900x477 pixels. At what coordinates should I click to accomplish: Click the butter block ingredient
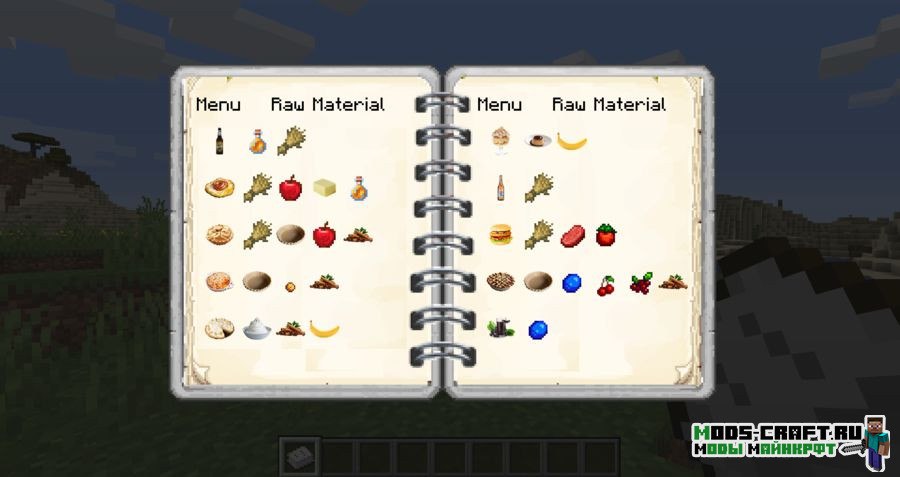(x=324, y=187)
